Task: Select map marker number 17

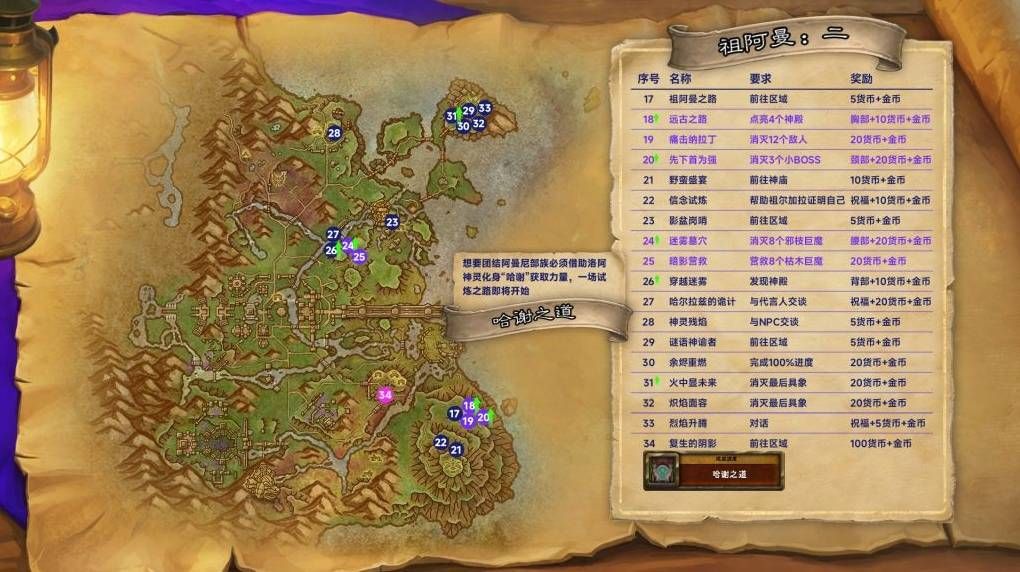Action: pos(455,413)
